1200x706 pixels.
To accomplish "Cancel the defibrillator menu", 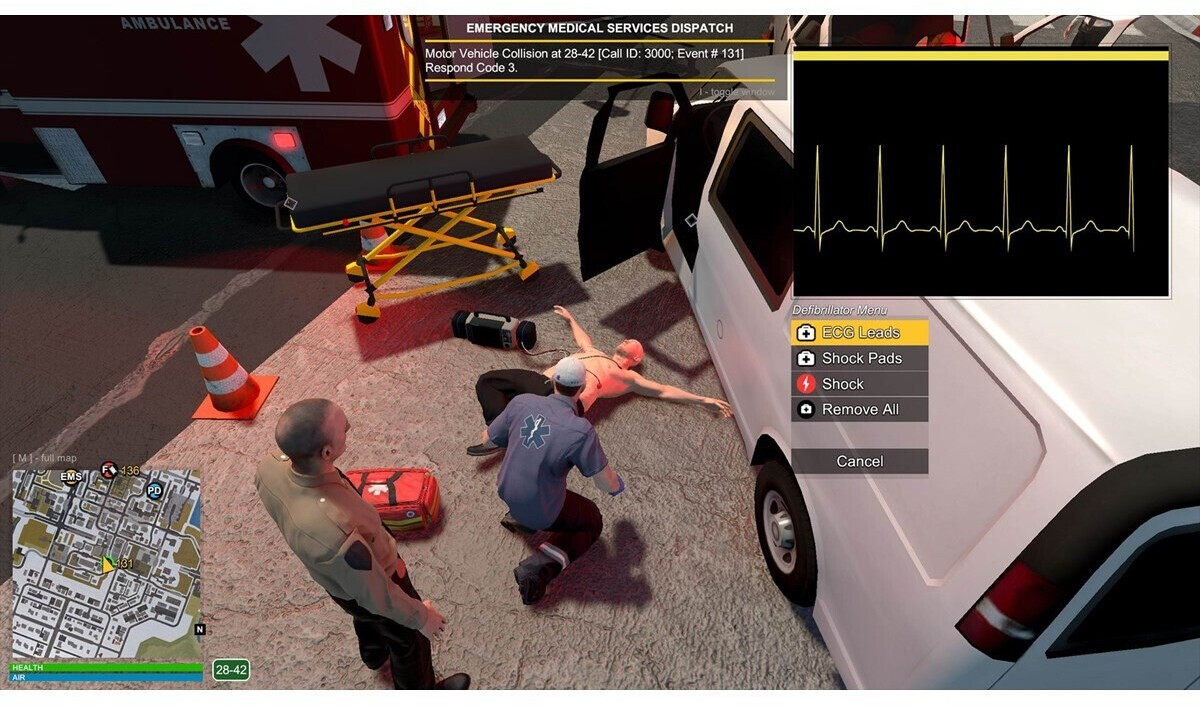I will [860, 461].
